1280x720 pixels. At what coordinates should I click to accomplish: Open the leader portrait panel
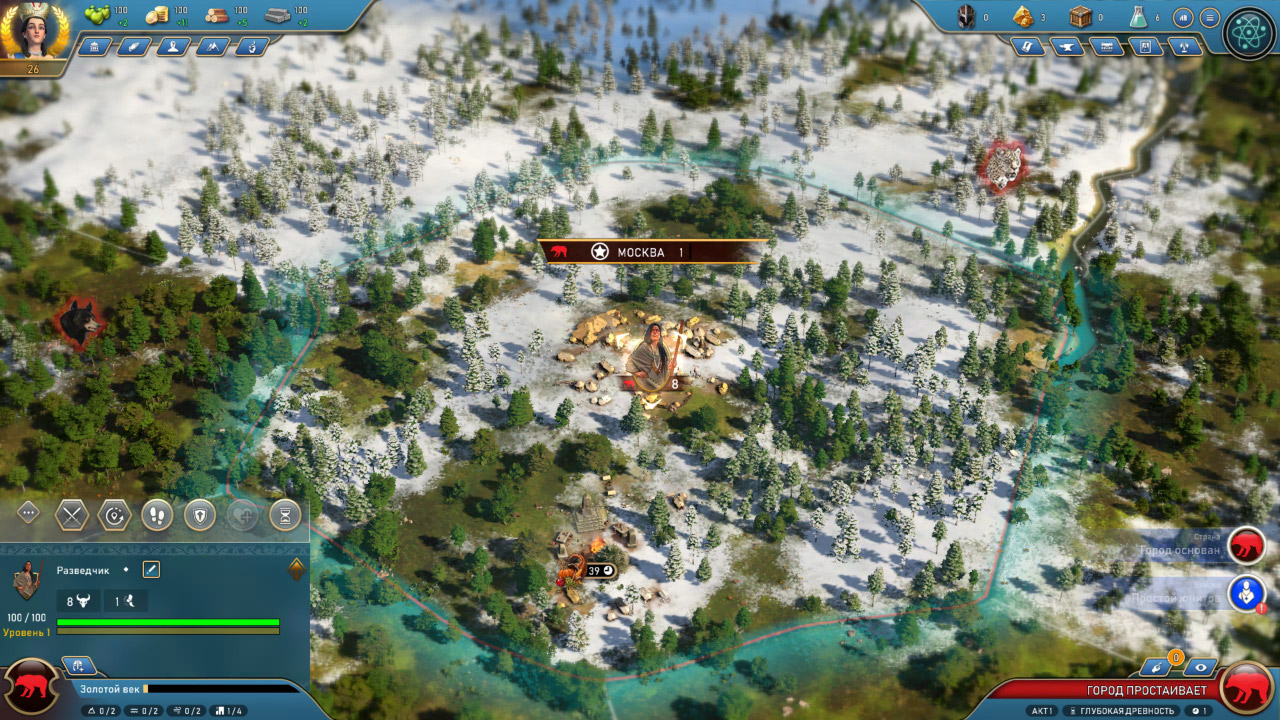pyautogui.click(x=35, y=32)
